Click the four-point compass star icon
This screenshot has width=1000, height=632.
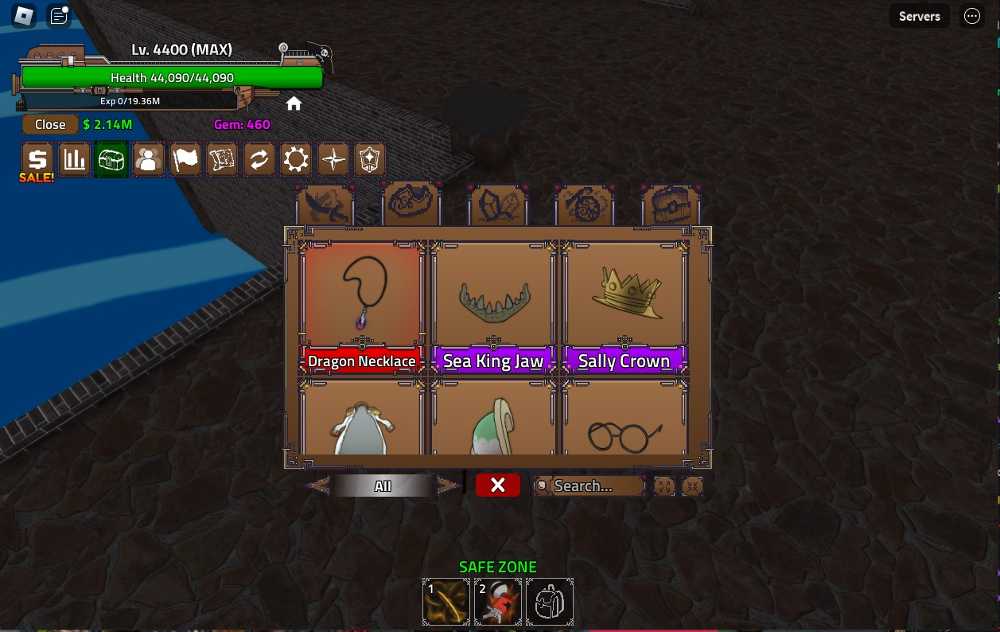coord(333,160)
